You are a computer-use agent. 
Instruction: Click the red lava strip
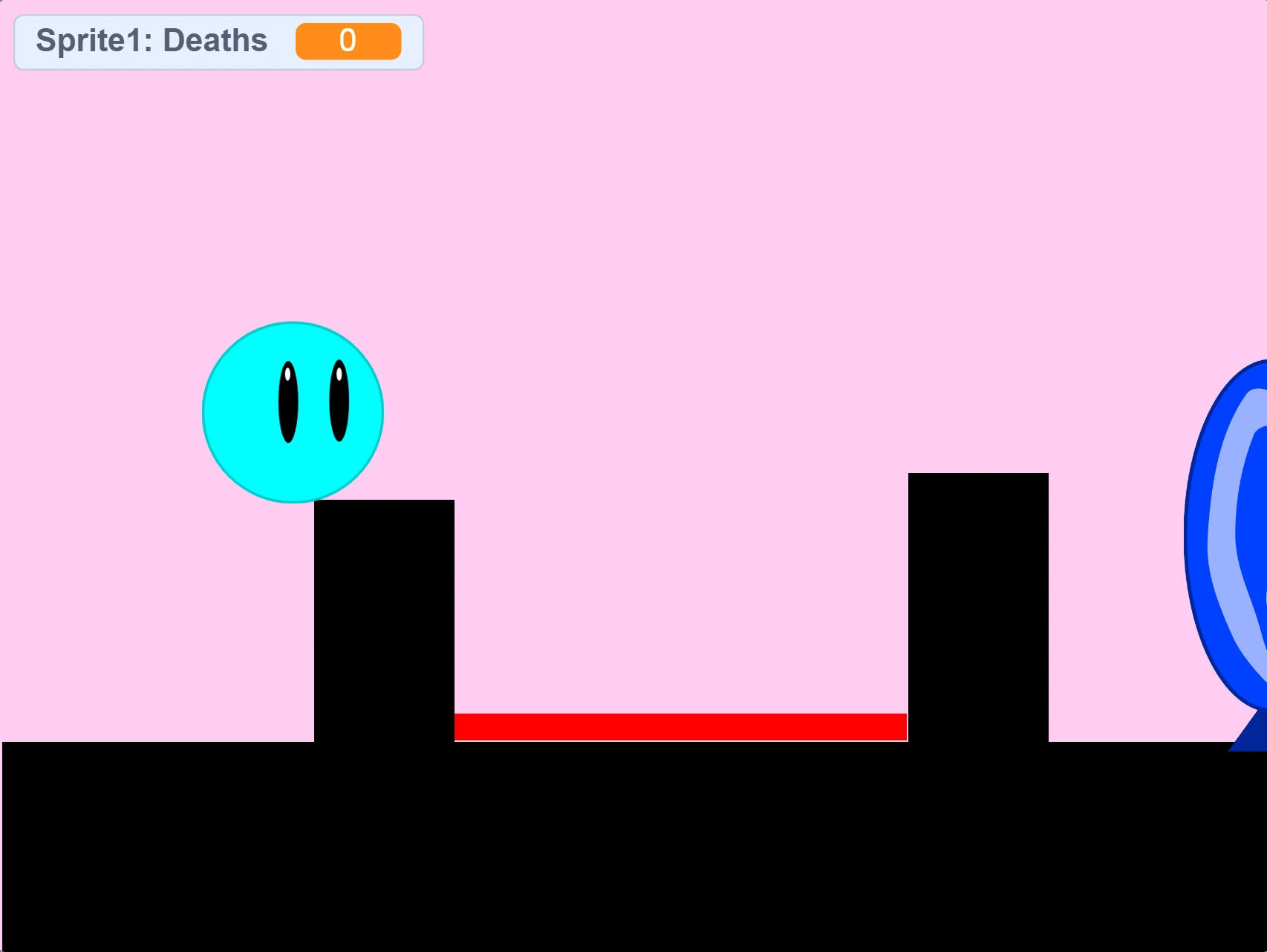pos(680,726)
